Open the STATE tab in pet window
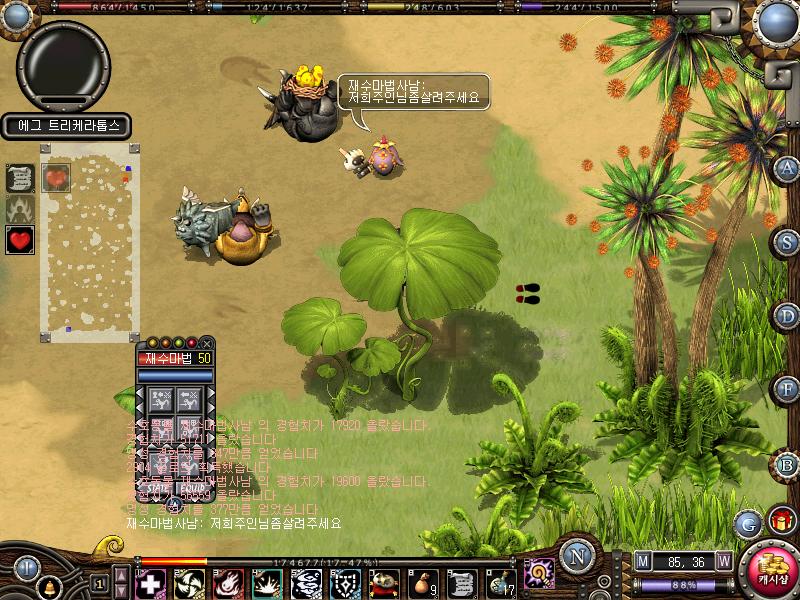 [158, 489]
